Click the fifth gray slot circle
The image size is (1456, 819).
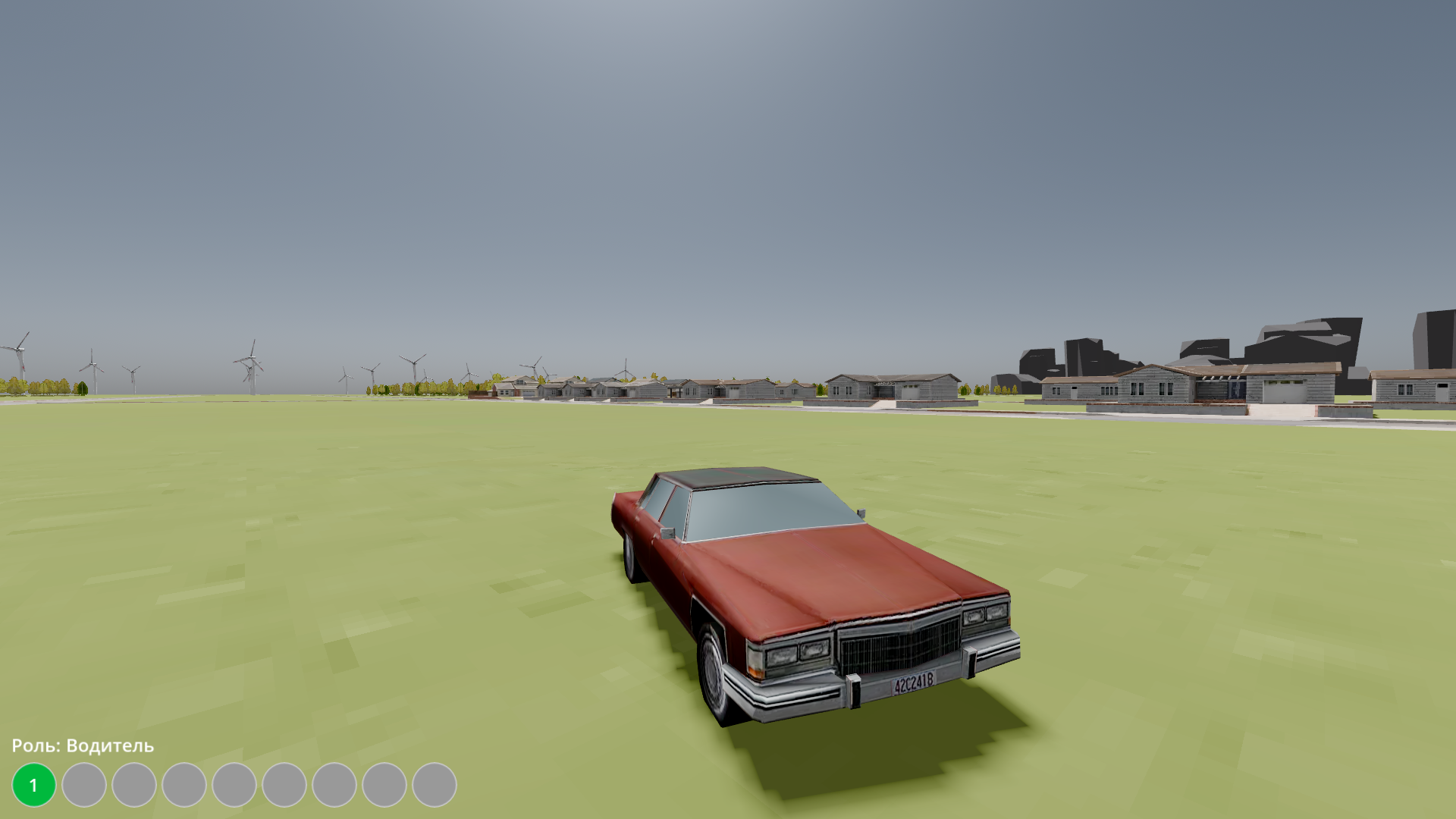pos(234,784)
